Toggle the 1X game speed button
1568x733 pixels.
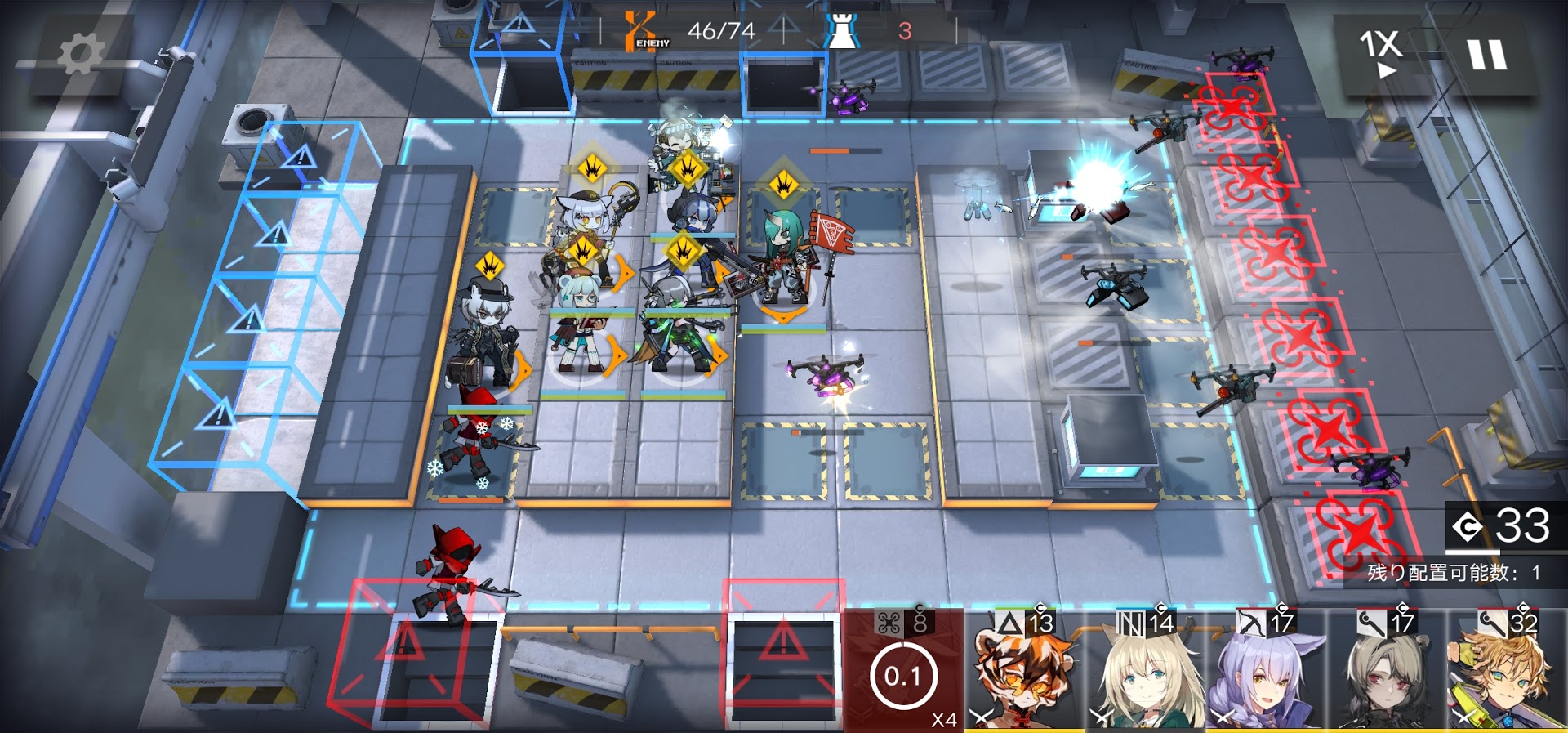[1380, 54]
